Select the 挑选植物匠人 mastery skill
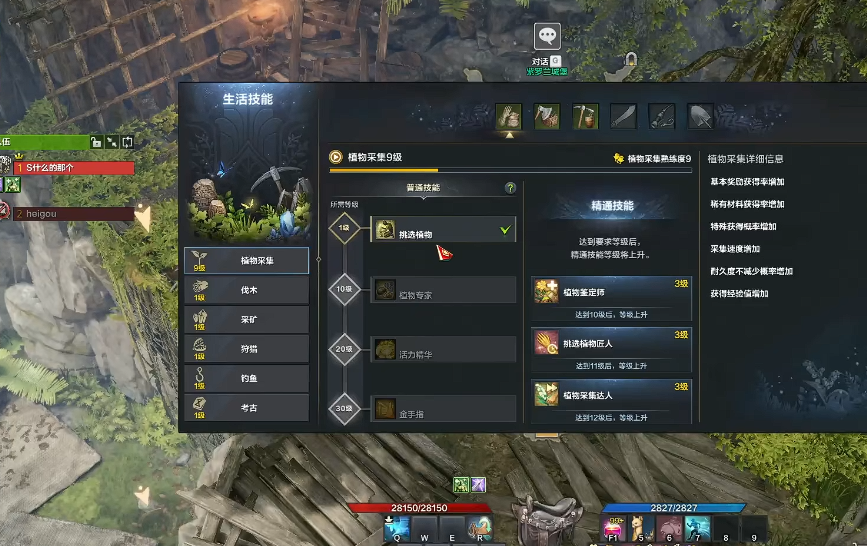The image size is (867, 546). click(x=611, y=344)
